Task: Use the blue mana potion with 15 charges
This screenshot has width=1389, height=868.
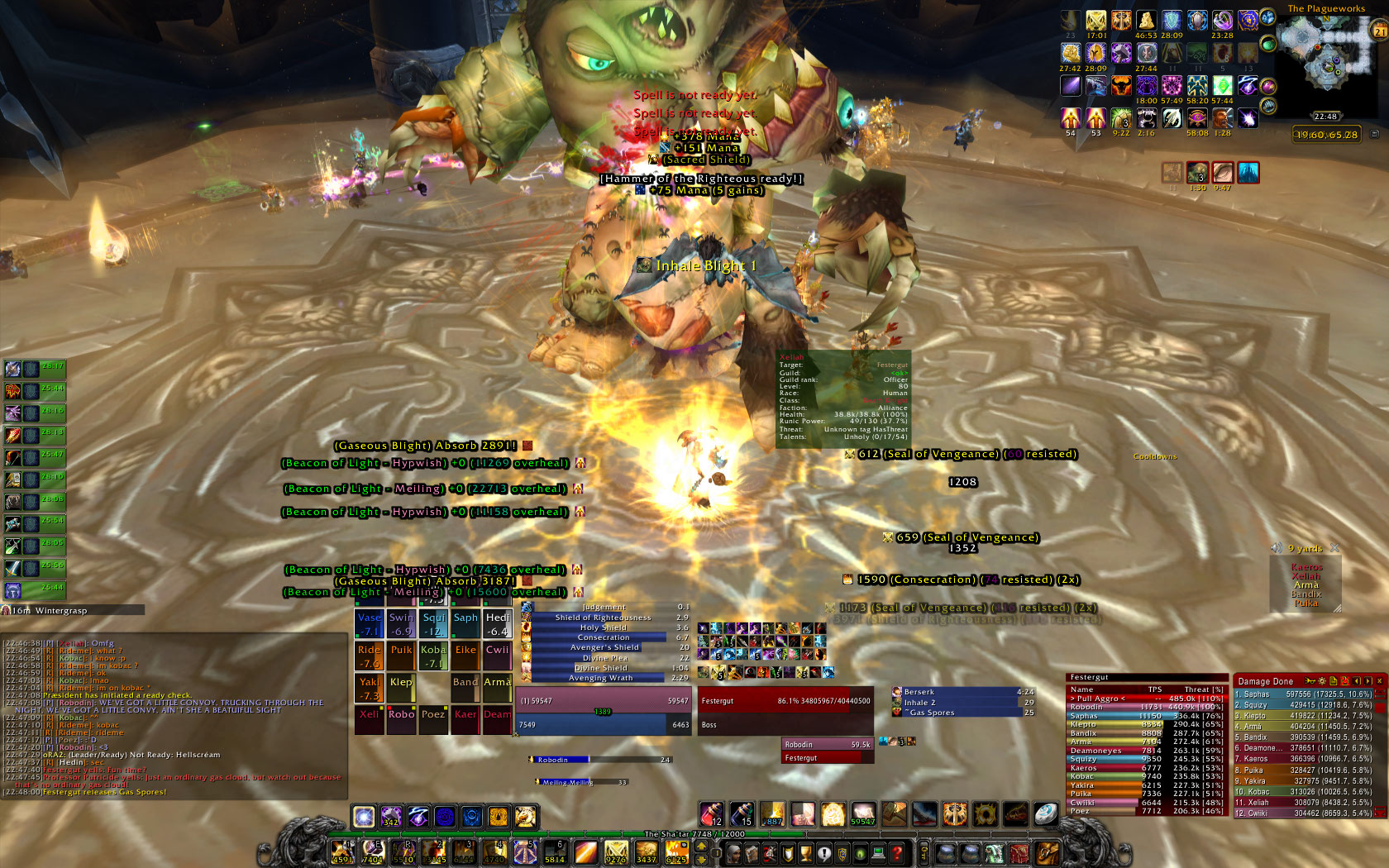Action: point(742,814)
